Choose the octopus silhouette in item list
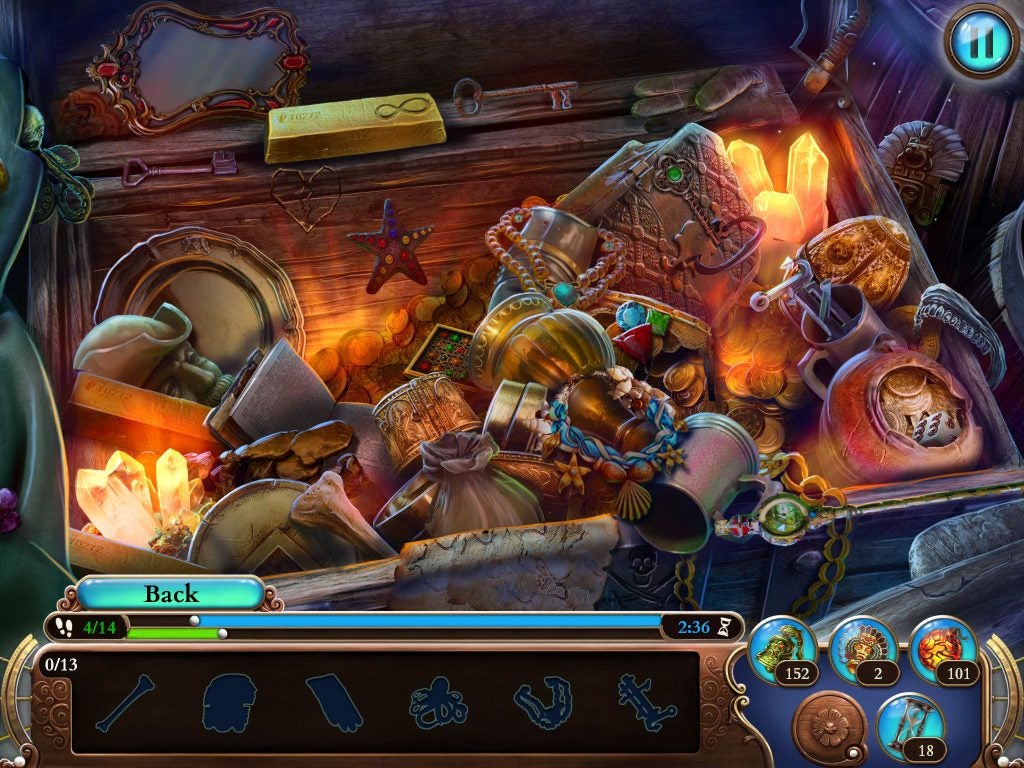The width and height of the screenshot is (1024, 768). pos(438,703)
